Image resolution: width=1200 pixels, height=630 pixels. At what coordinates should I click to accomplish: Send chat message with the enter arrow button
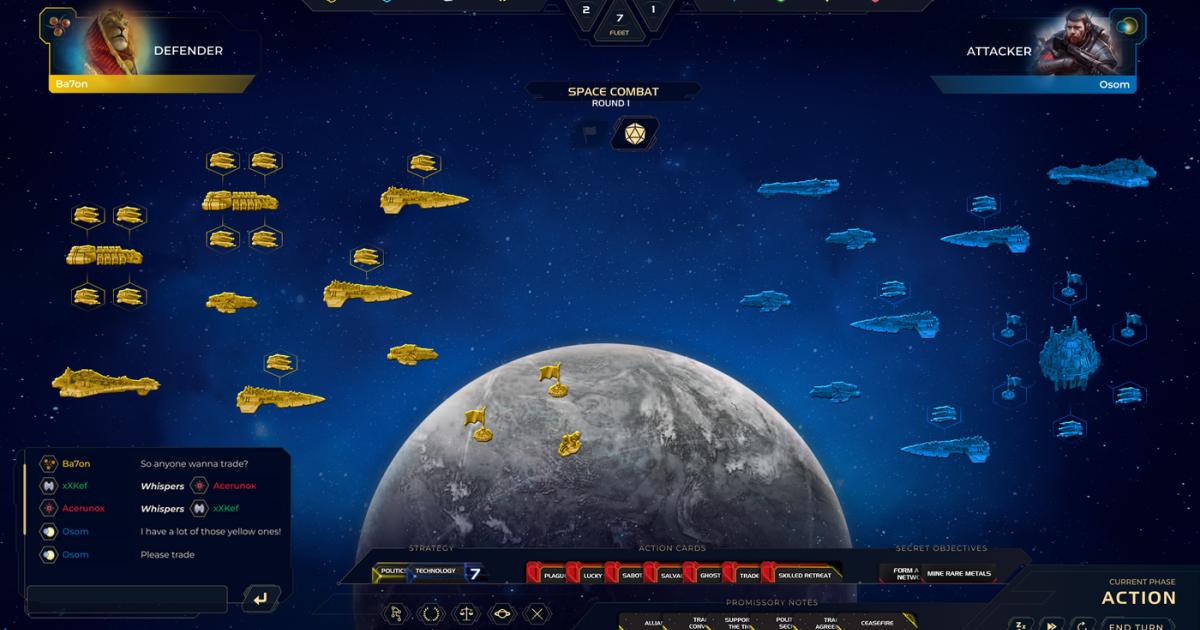coord(260,599)
